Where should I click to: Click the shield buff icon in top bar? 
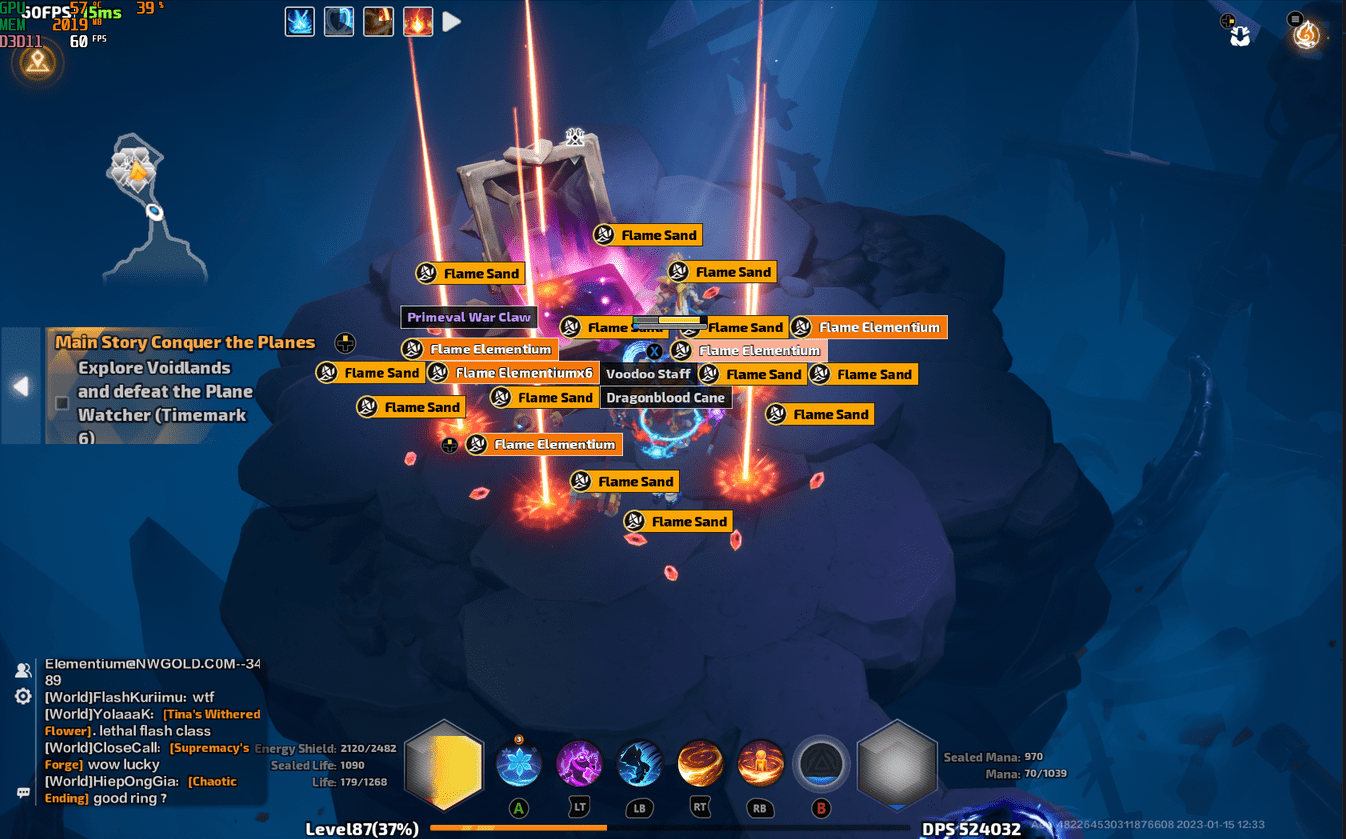tap(339, 21)
